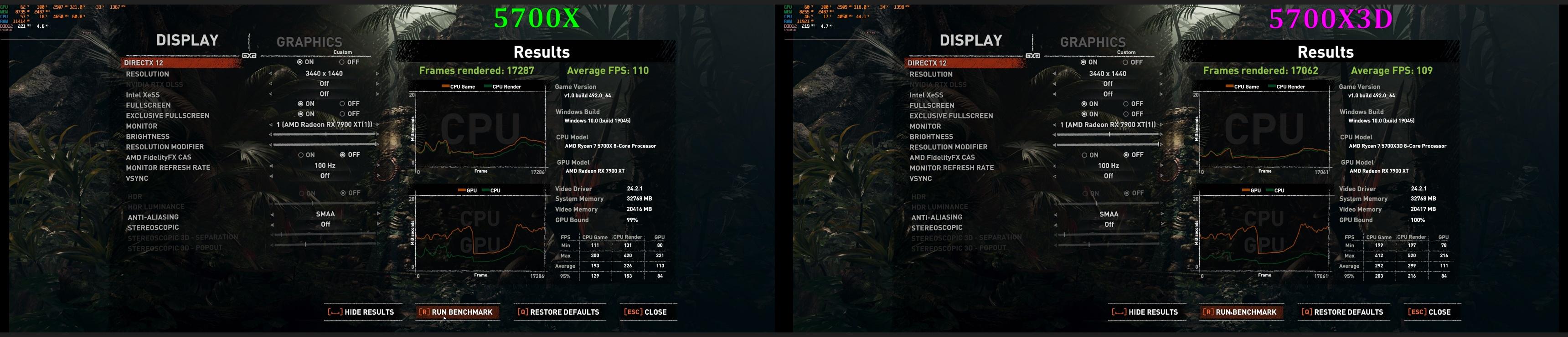Image resolution: width=1568 pixels, height=337 pixels.
Task: Lower Monitor Refresh Rate on the 5700X3D screen
Action: pyautogui.click(x=1055, y=165)
